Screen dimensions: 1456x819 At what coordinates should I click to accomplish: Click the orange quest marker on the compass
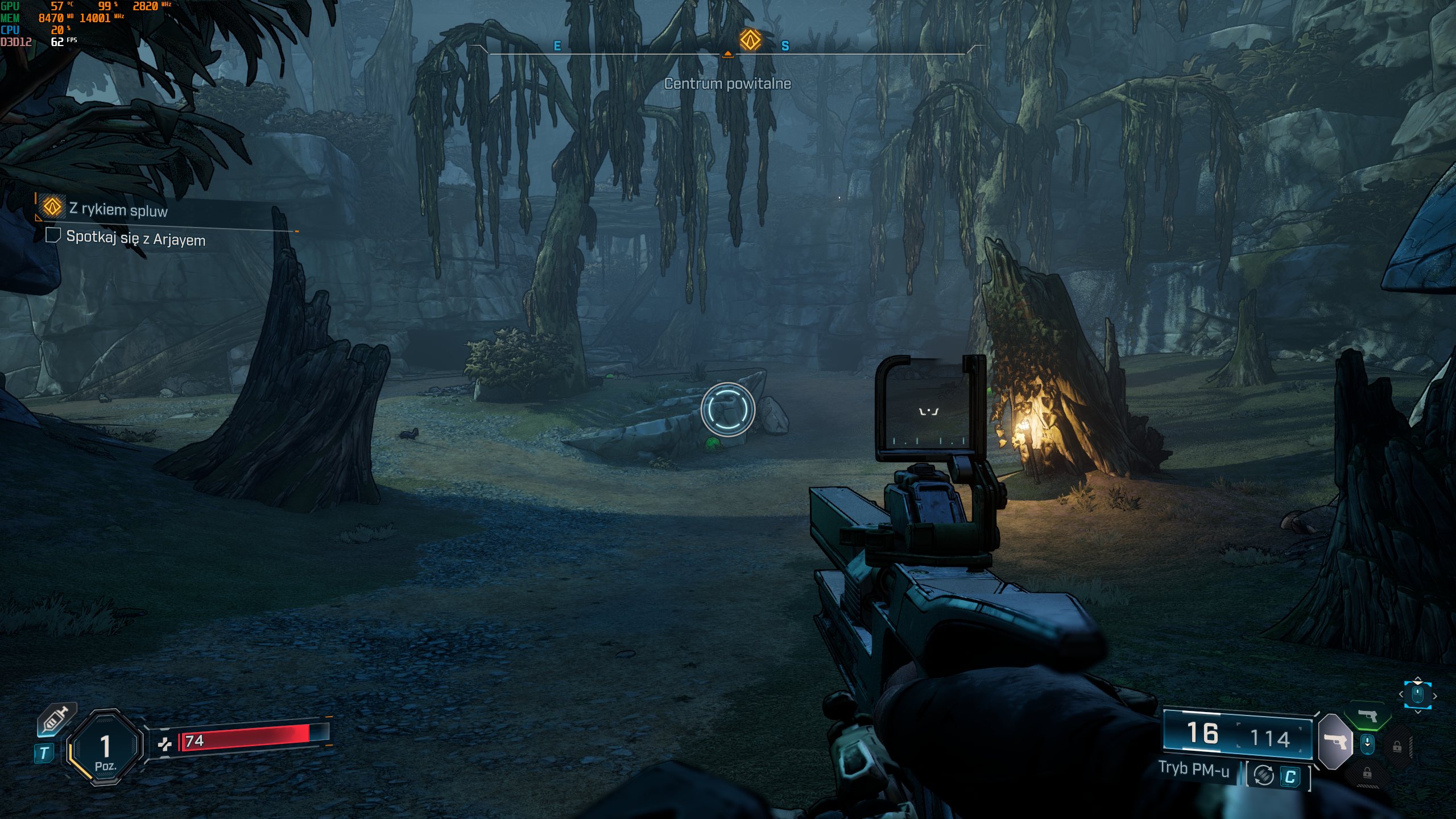750,40
